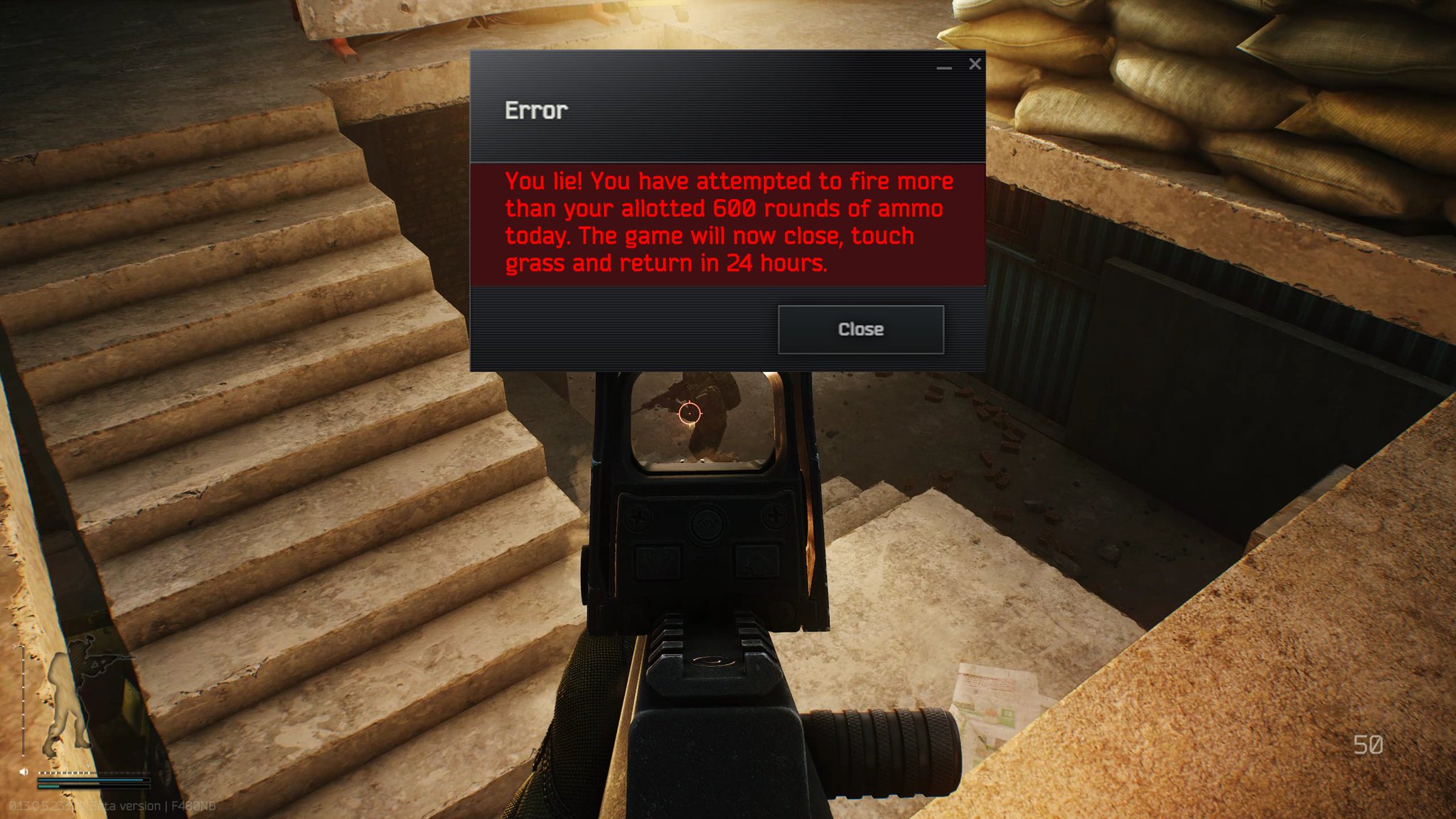
Task: Click the left mounting screw on the sight housing
Action: point(638,517)
